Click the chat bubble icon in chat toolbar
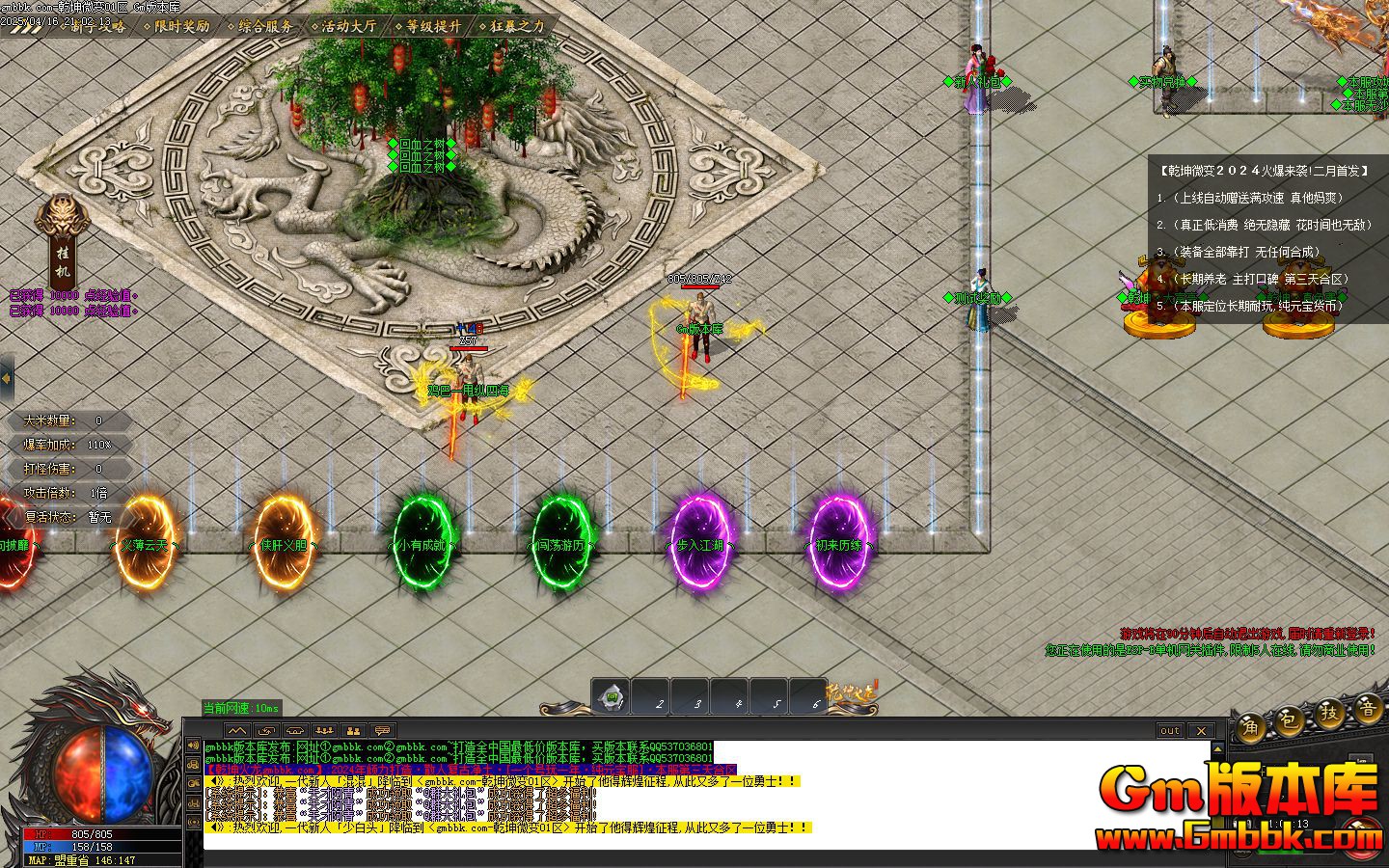The height and width of the screenshot is (868, 1389). [382, 731]
